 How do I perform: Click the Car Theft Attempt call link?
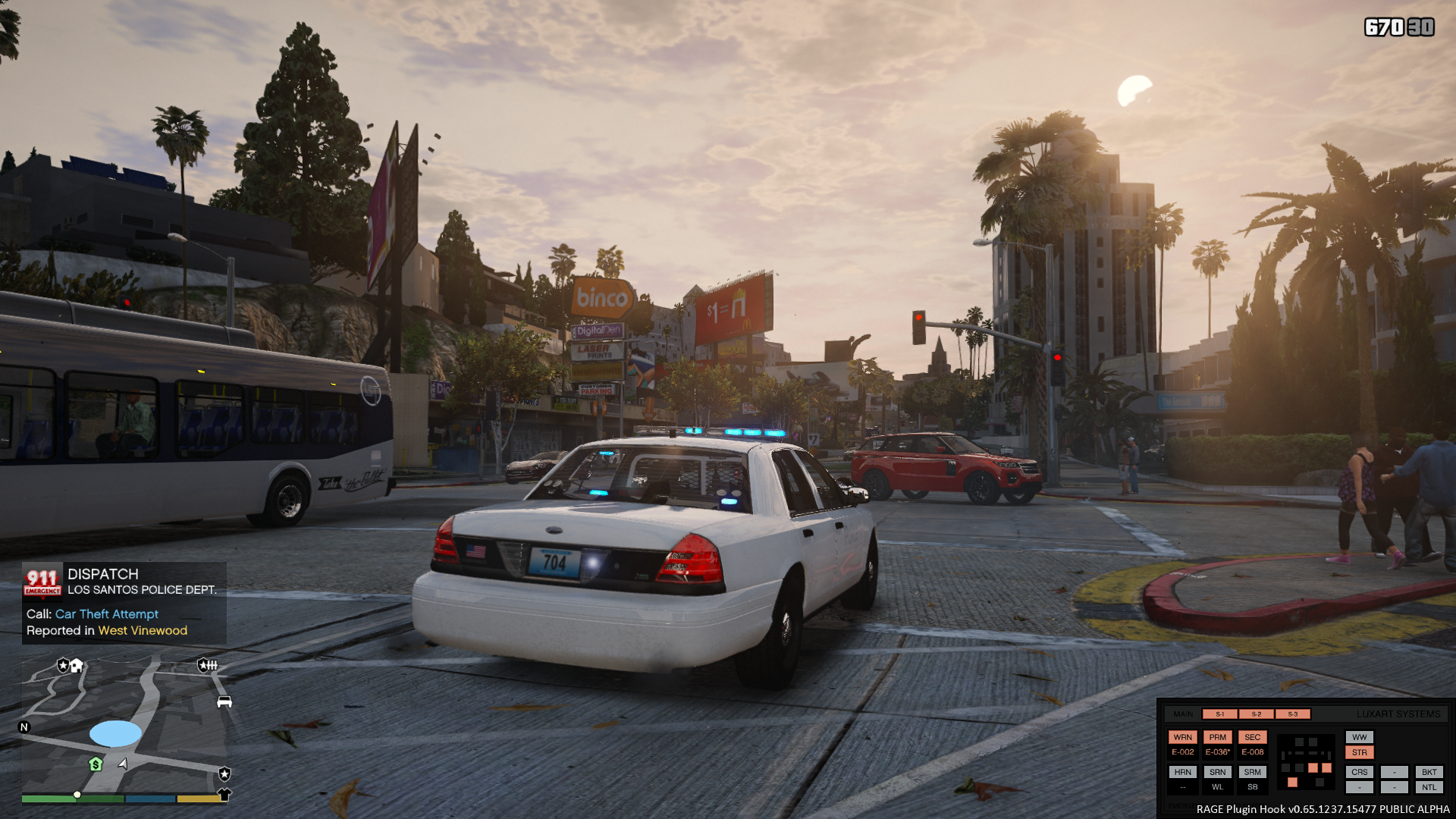[107, 614]
